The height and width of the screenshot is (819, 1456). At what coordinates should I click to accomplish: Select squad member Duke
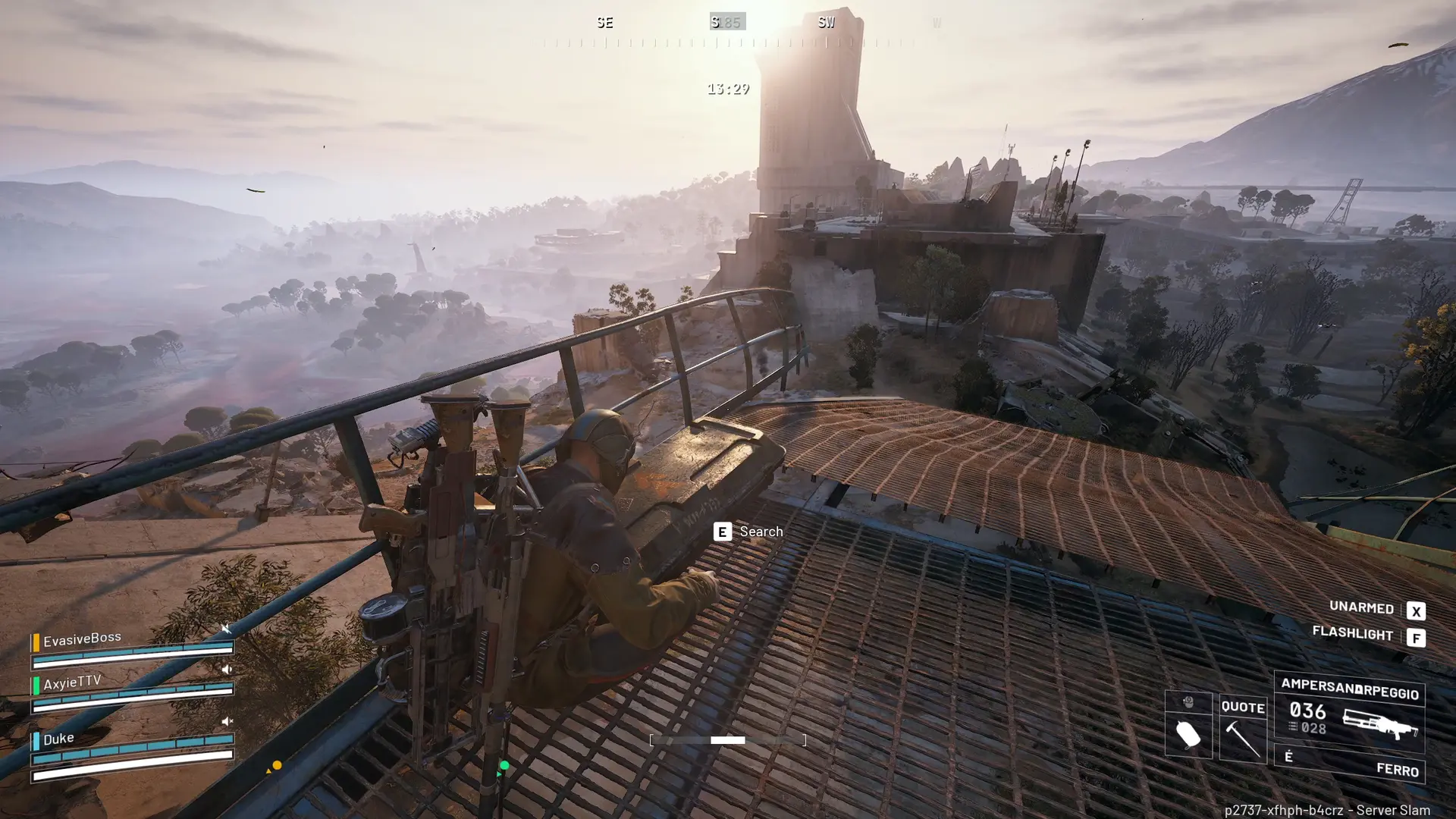coord(58,739)
